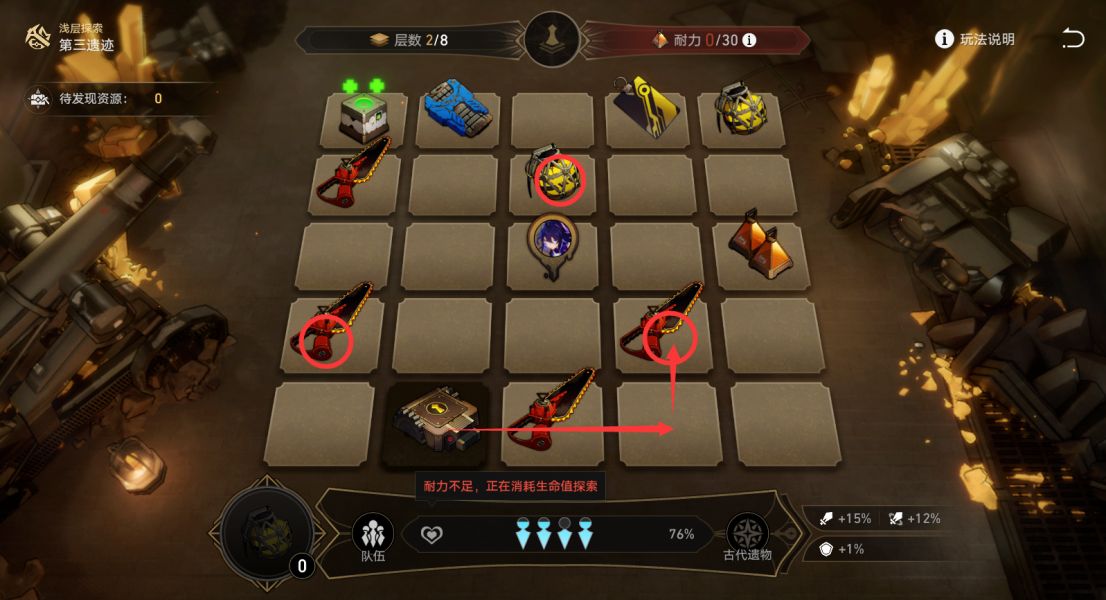1106x600 pixels.
Task: Open the 玩法说明 gameplay instructions
Action: coord(974,39)
